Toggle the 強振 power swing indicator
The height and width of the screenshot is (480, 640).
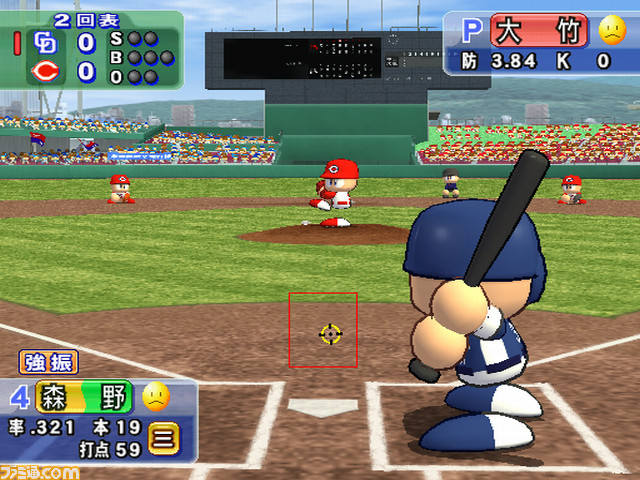point(47,363)
